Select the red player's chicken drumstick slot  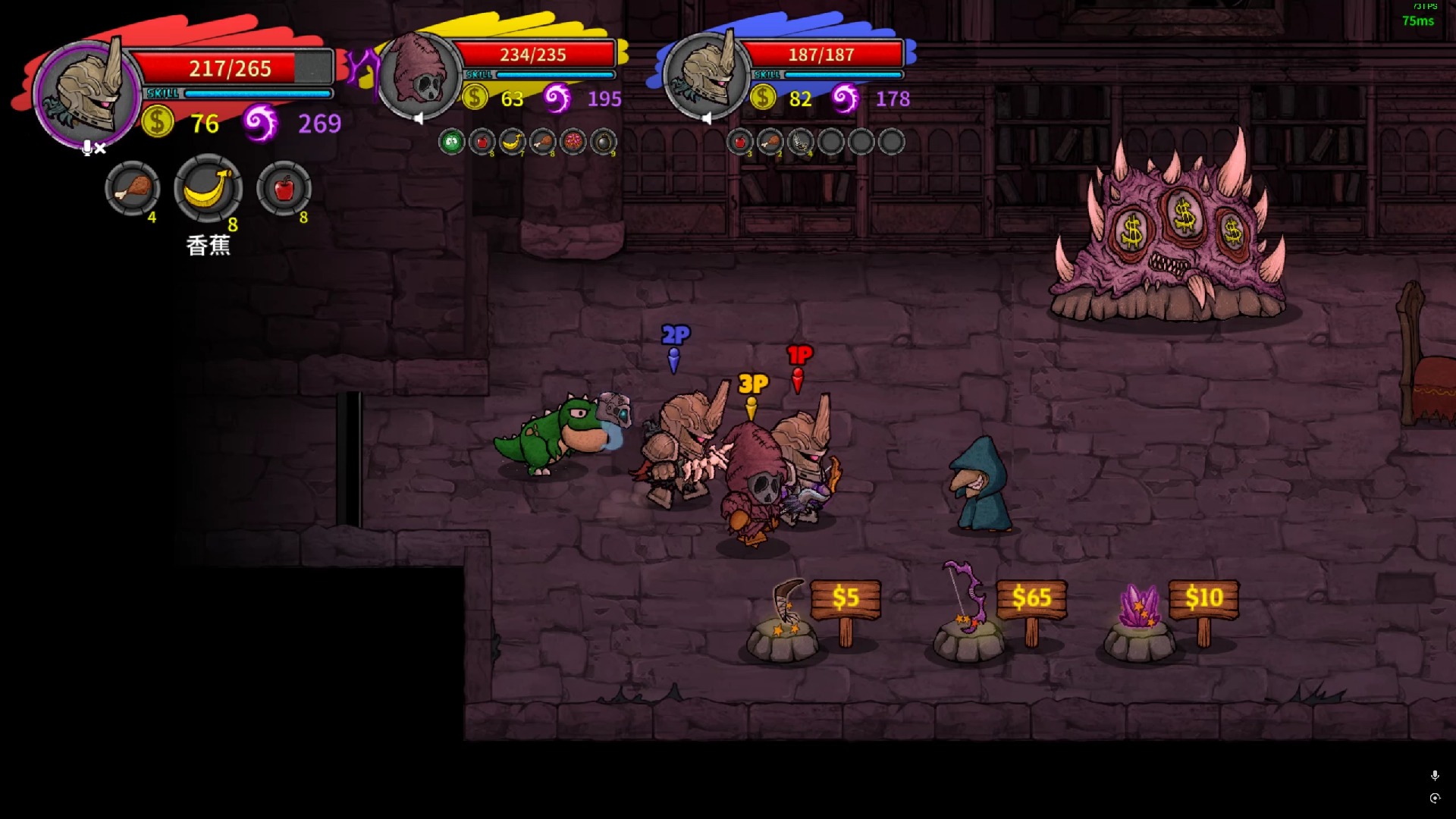coord(133,190)
